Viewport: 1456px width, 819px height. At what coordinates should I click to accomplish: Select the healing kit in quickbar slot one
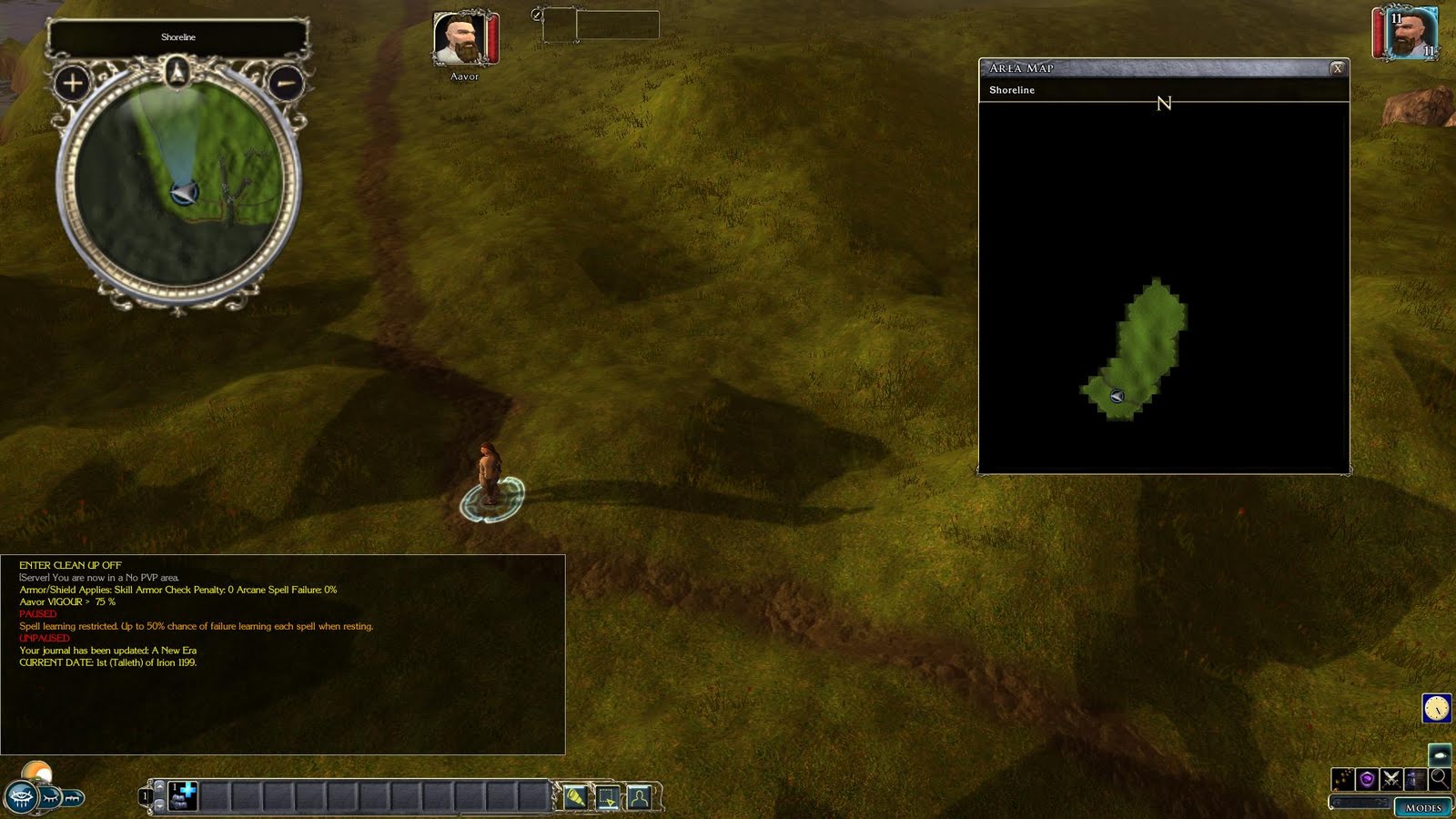click(183, 795)
